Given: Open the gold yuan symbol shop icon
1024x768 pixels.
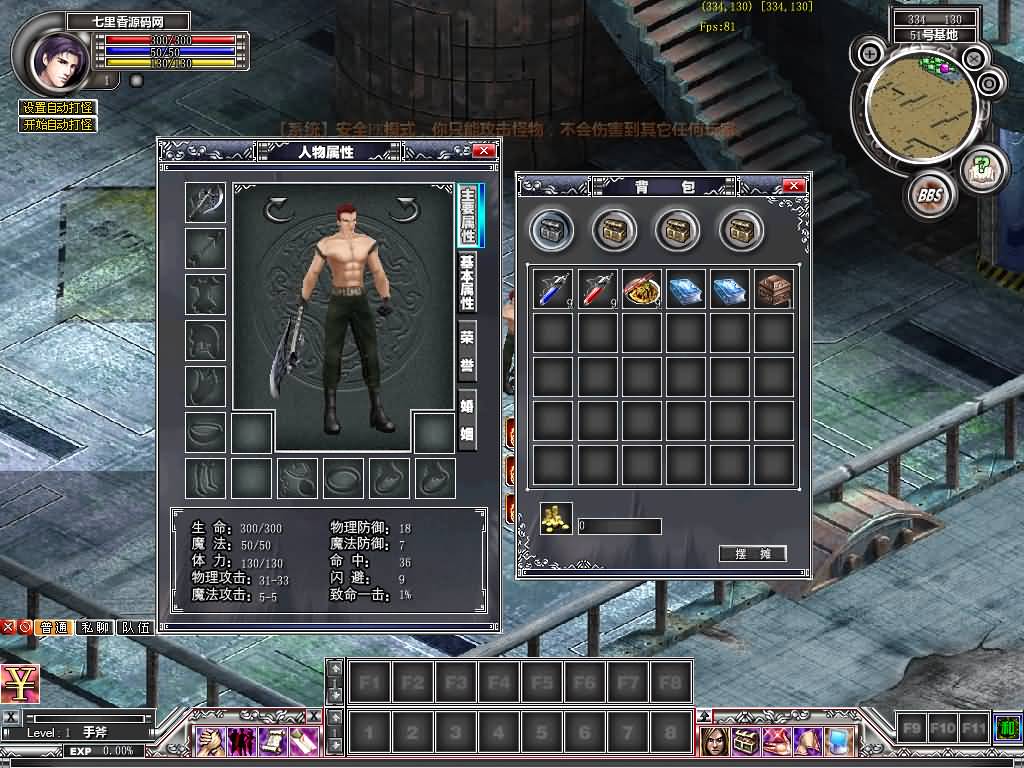Looking at the screenshot, I should pos(20,685).
